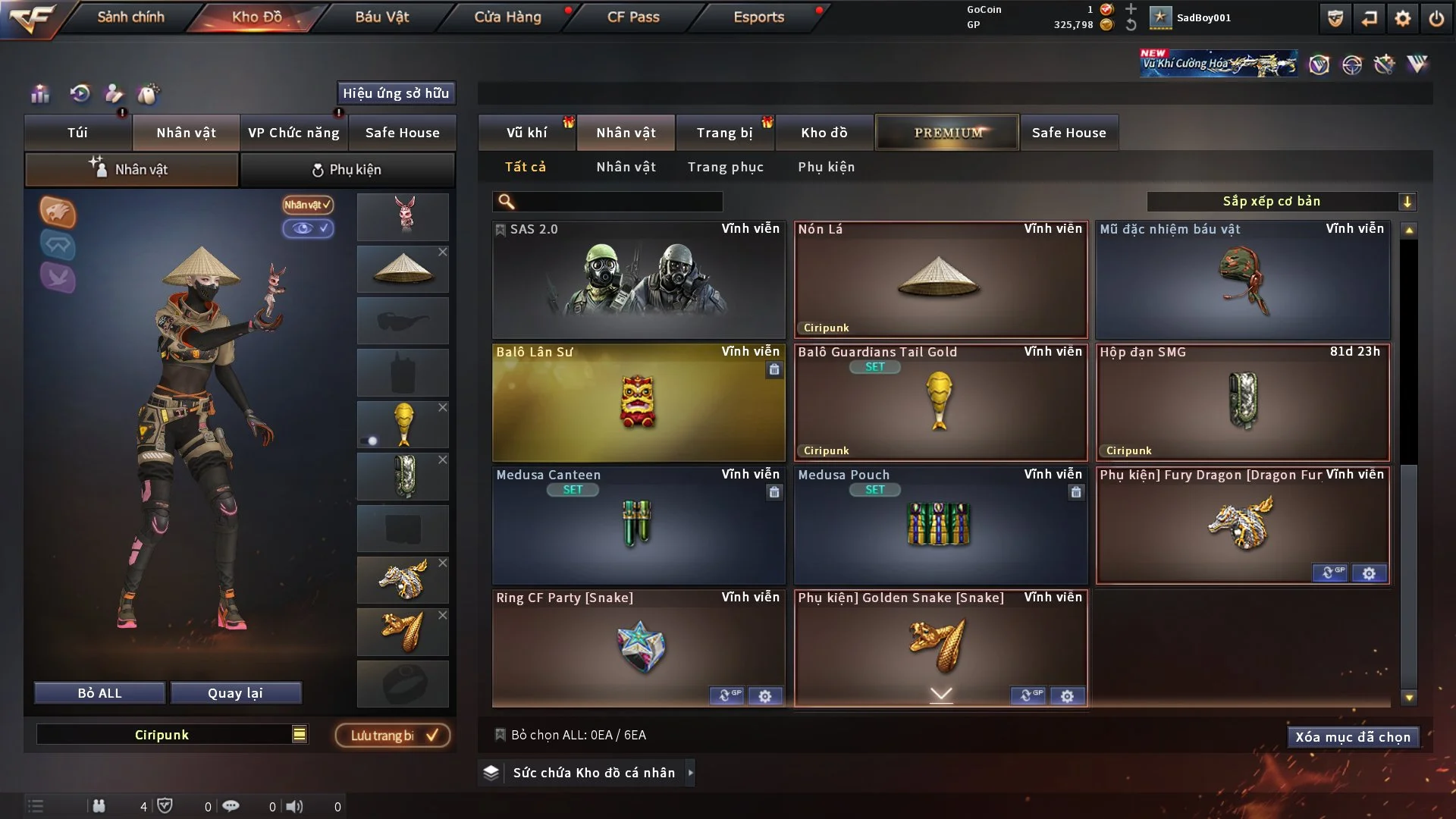Image resolution: width=1456 pixels, height=819 pixels.
Task: Click Xóa mục đã chọn delete button
Action: [x=1352, y=737]
